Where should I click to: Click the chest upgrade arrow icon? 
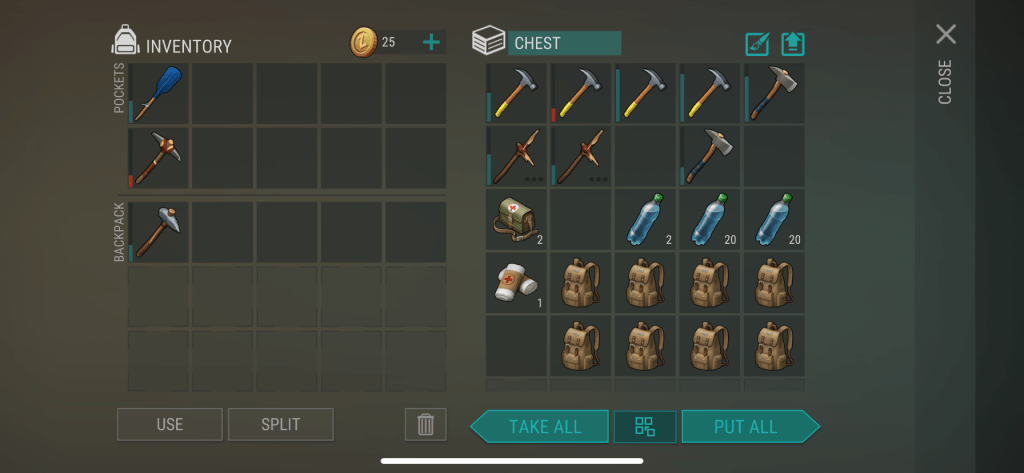pyautogui.click(x=793, y=44)
